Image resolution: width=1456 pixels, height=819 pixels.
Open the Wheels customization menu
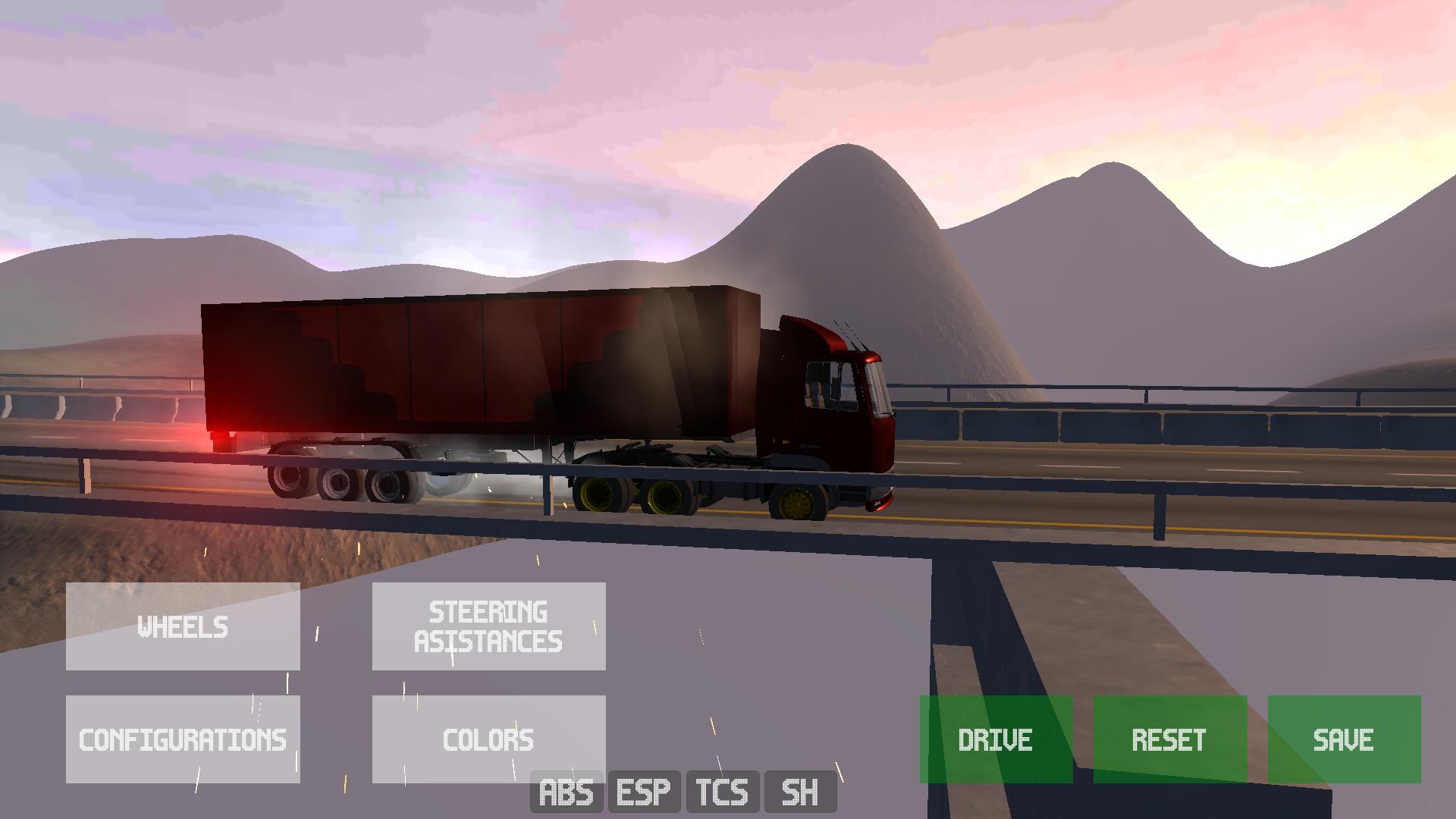tap(183, 626)
